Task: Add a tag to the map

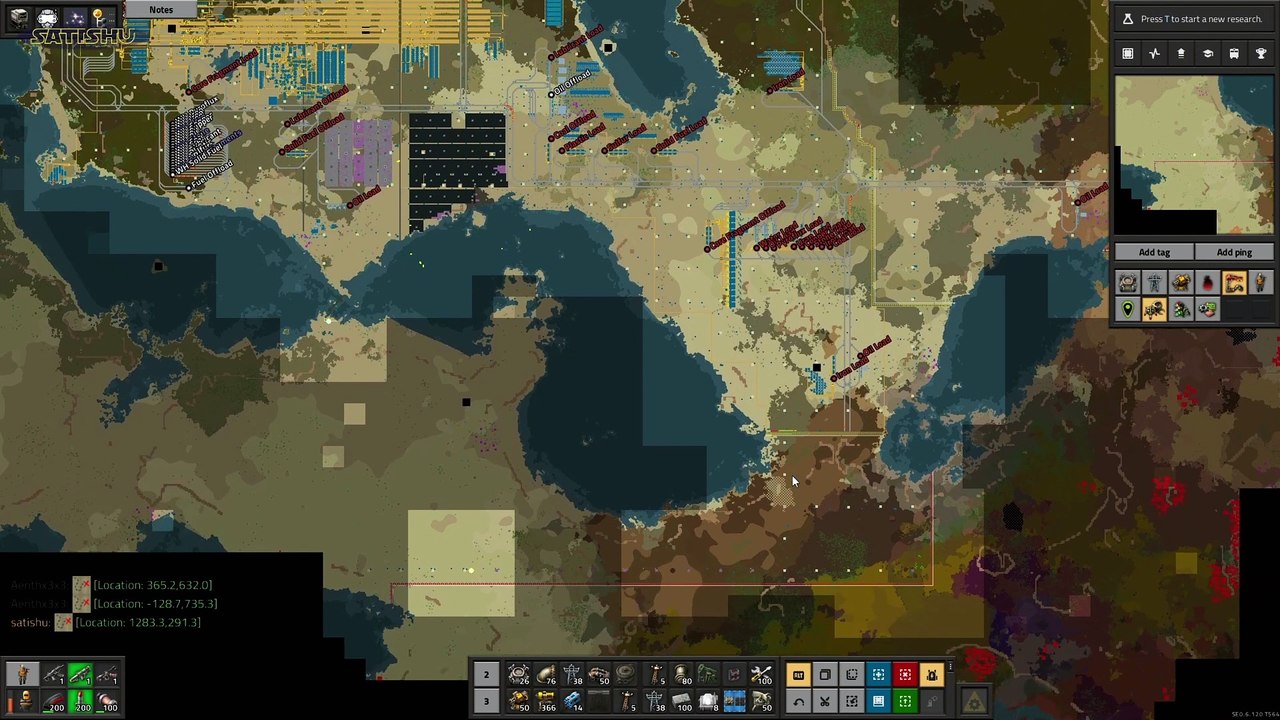Action: [1154, 252]
